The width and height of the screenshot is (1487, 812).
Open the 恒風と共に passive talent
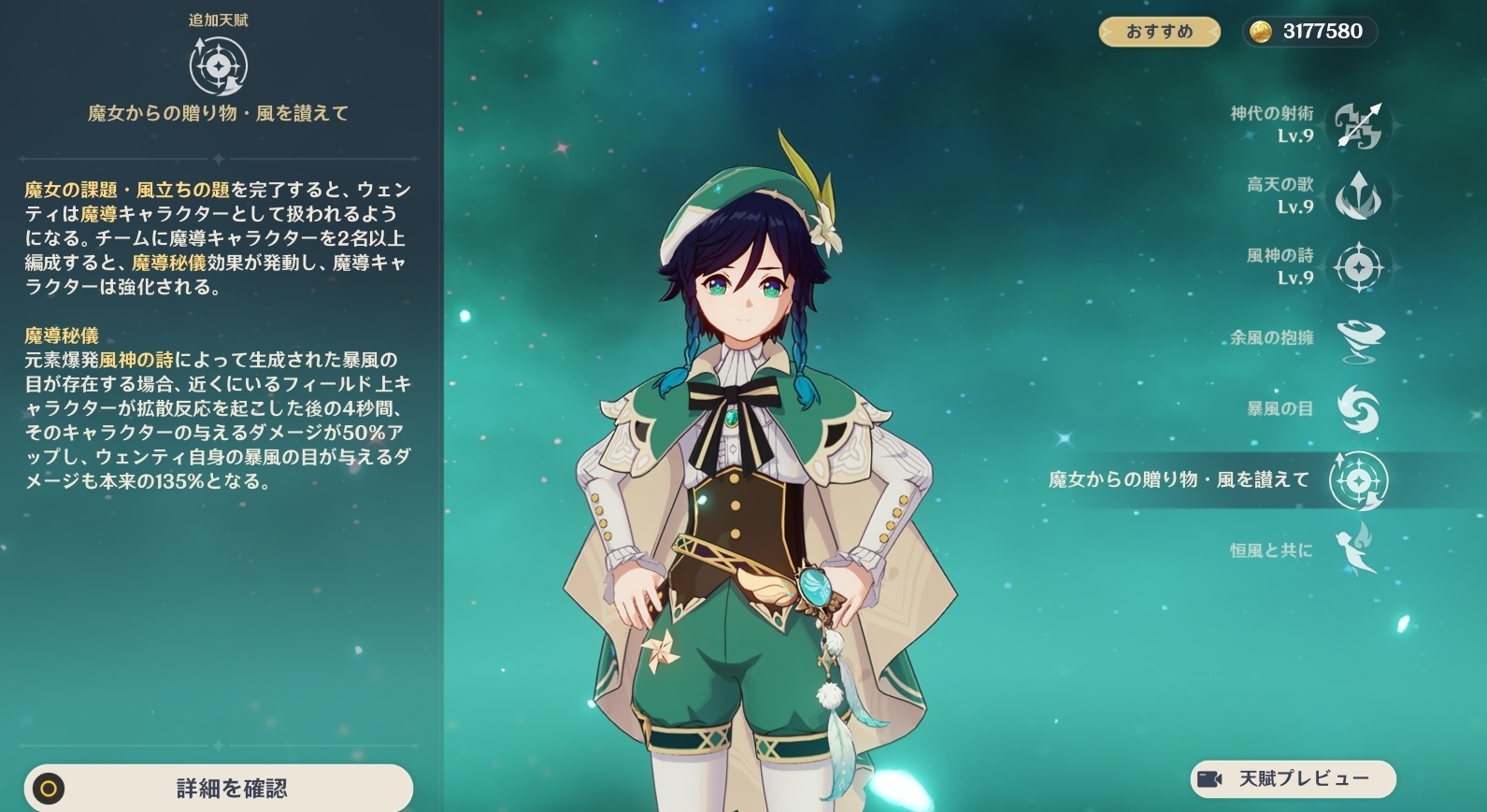[1359, 550]
